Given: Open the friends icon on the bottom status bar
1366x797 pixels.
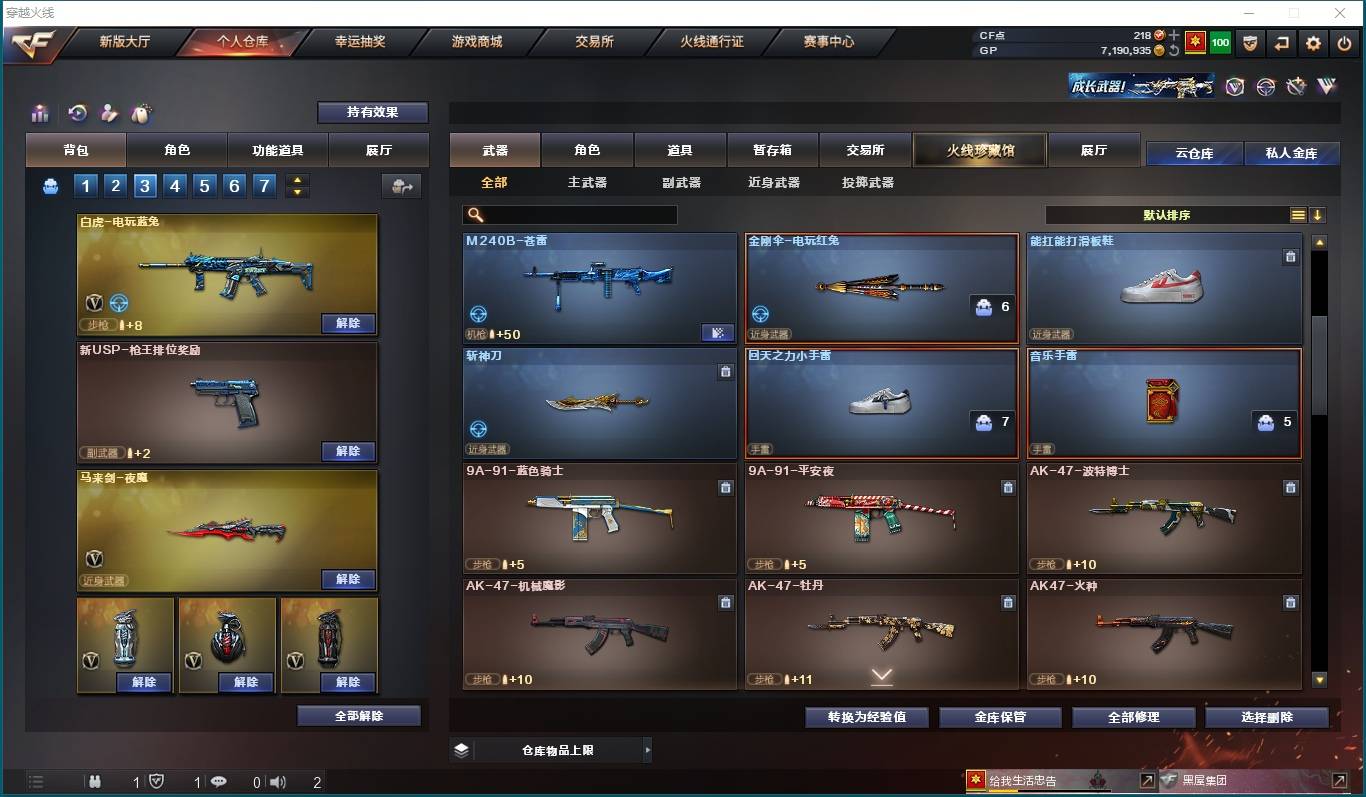Looking at the screenshot, I should pos(95,783).
